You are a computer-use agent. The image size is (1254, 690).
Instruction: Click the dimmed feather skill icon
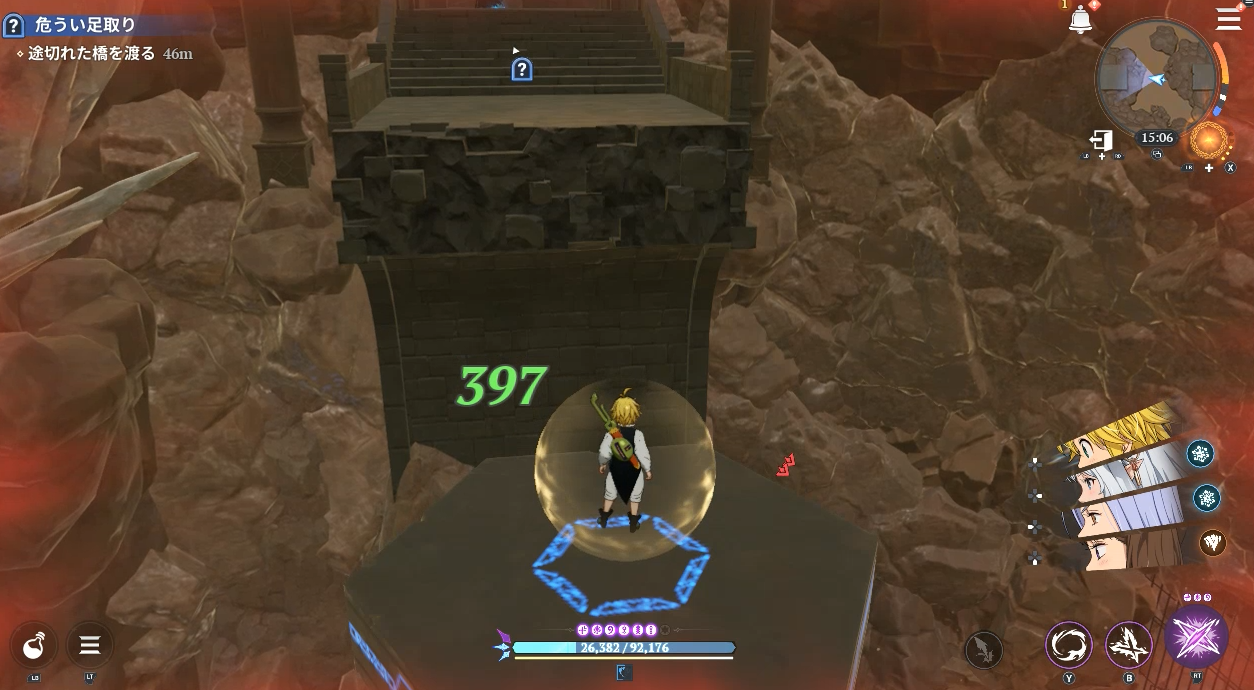(x=984, y=651)
